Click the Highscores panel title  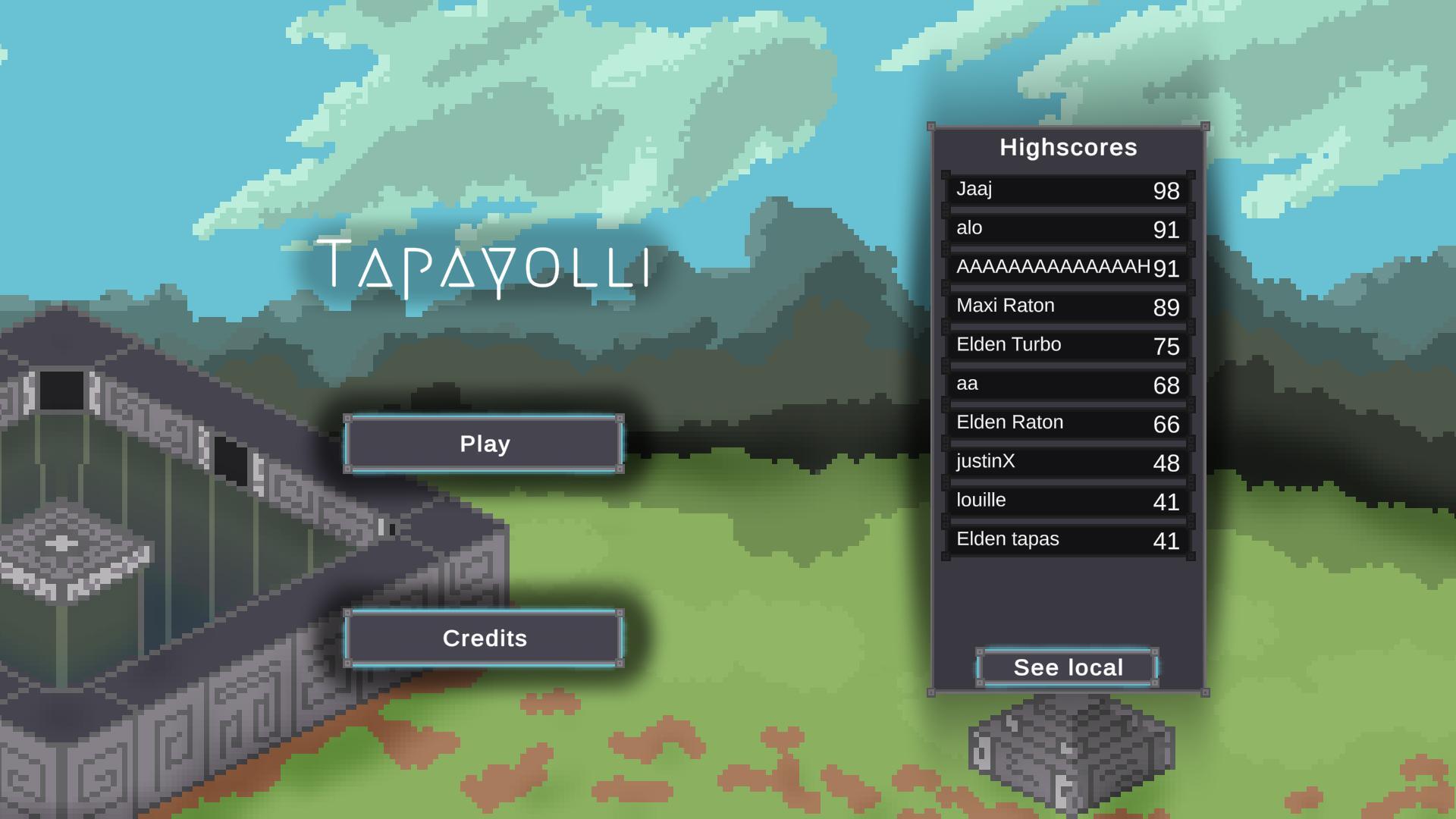click(1067, 147)
